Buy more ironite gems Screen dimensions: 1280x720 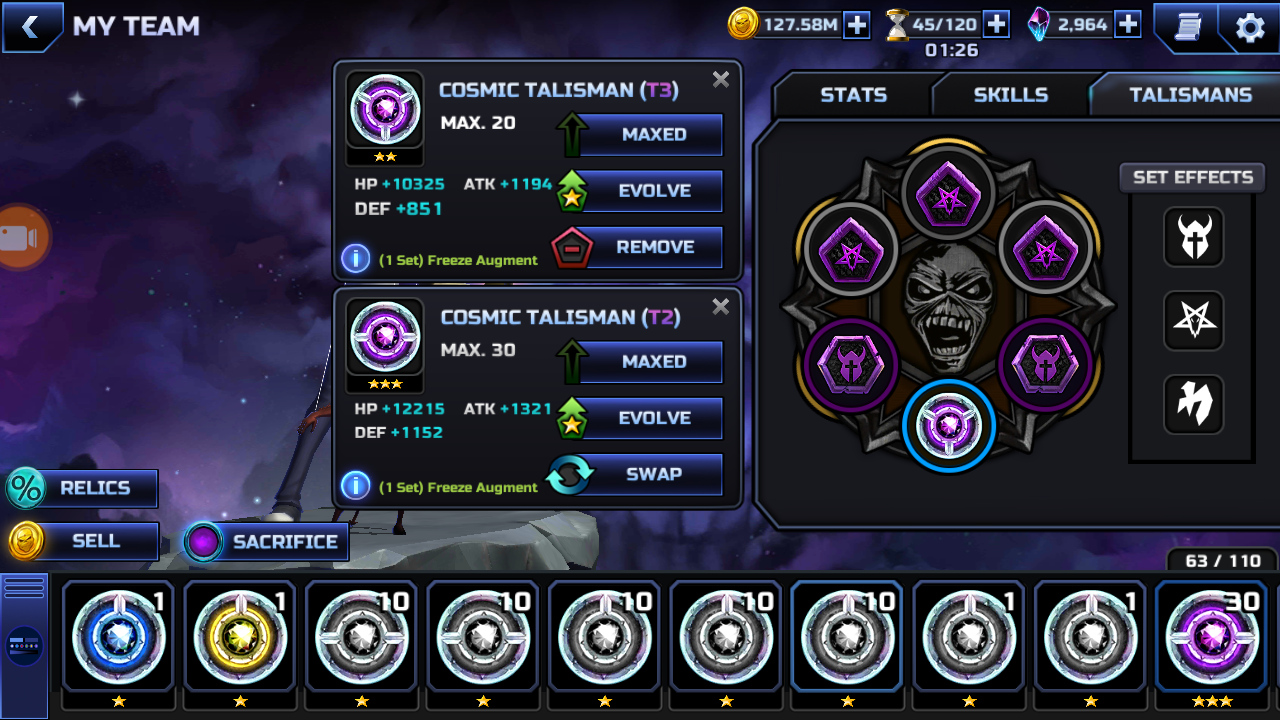pyautogui.click(x=1128, y=25)
